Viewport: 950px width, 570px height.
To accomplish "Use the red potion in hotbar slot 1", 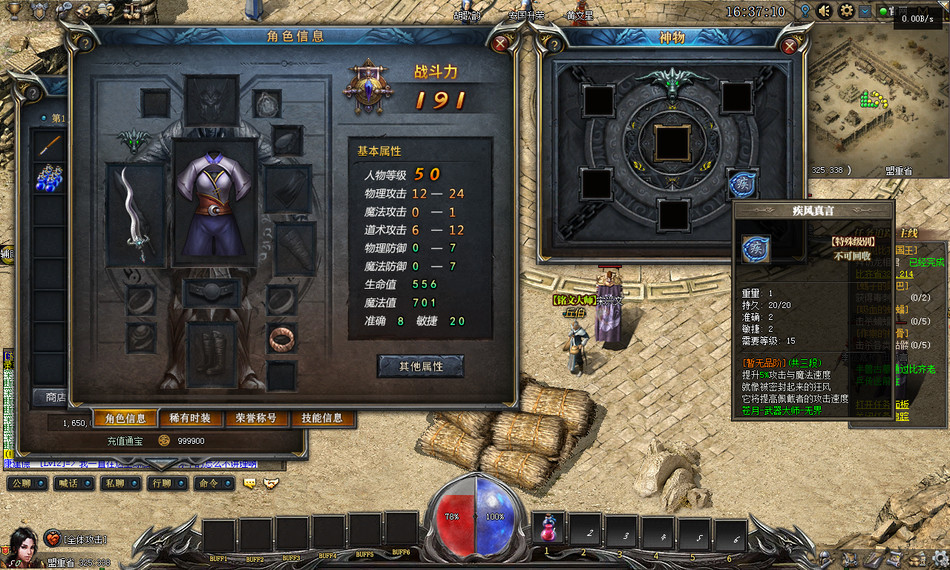I will point(547,528).
